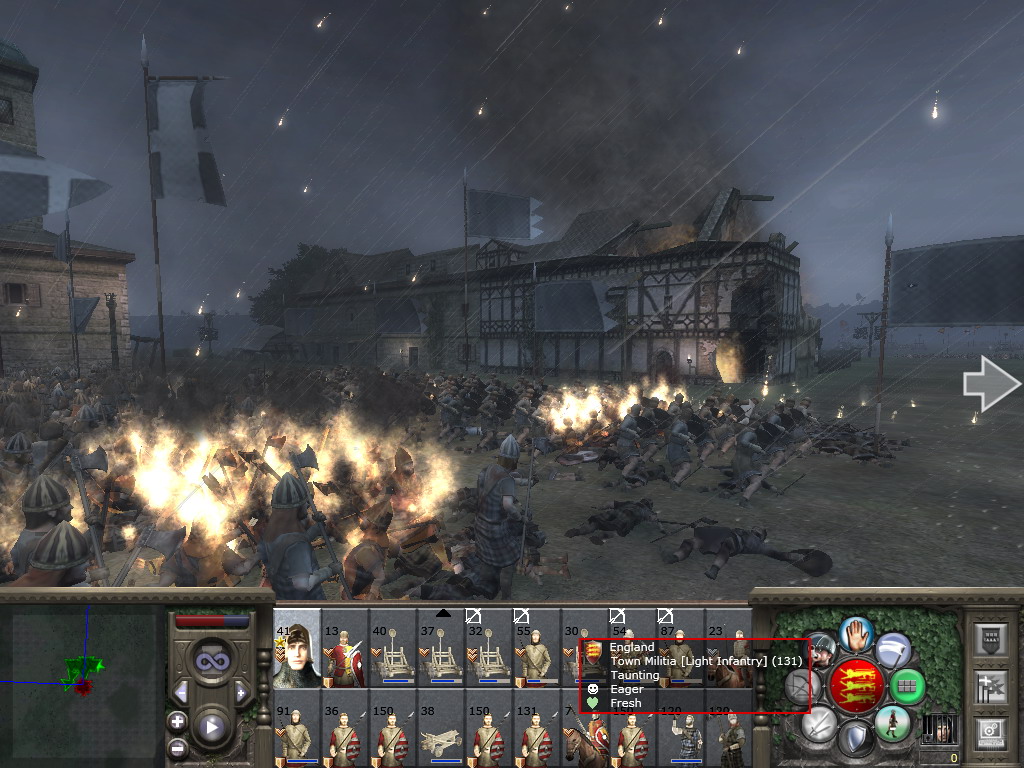Zoom in the minimap with the plus button
Screen dimensions: 1024x768
point(177,721)
